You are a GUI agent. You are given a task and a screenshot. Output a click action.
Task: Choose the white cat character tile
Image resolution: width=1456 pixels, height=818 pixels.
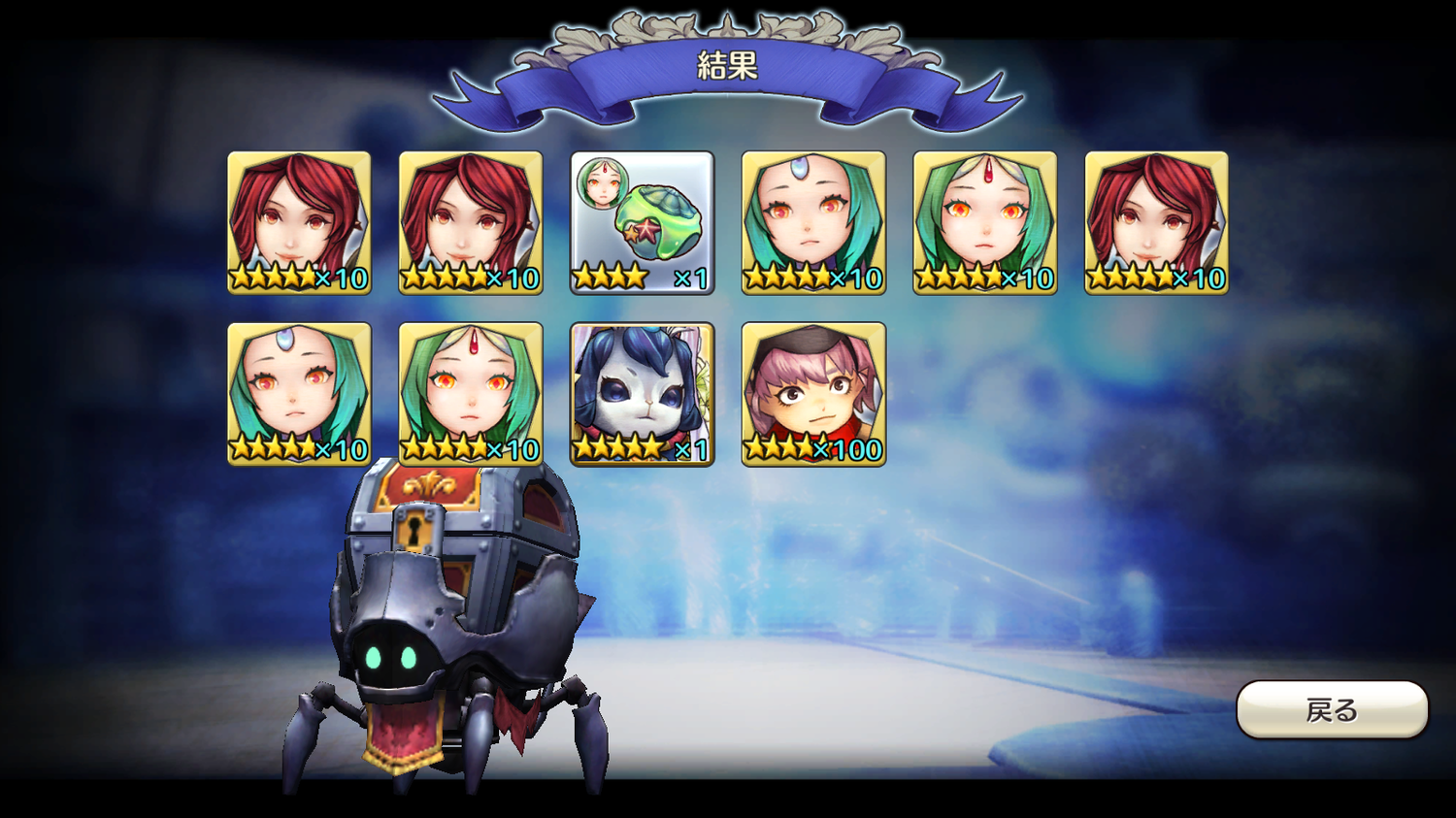point(642,394)
